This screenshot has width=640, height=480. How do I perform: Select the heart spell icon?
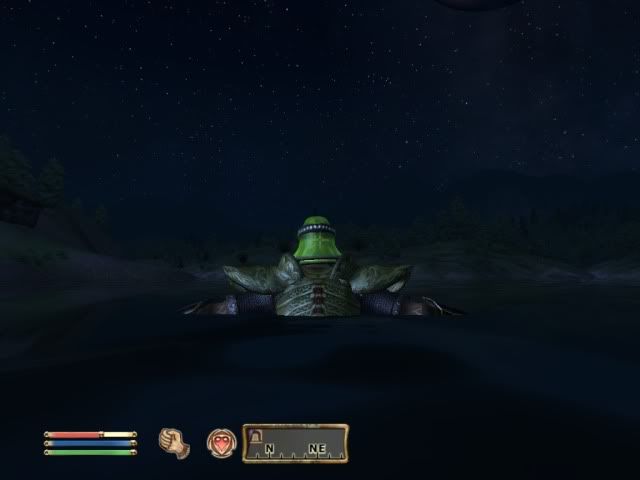[x=221, y=443]
